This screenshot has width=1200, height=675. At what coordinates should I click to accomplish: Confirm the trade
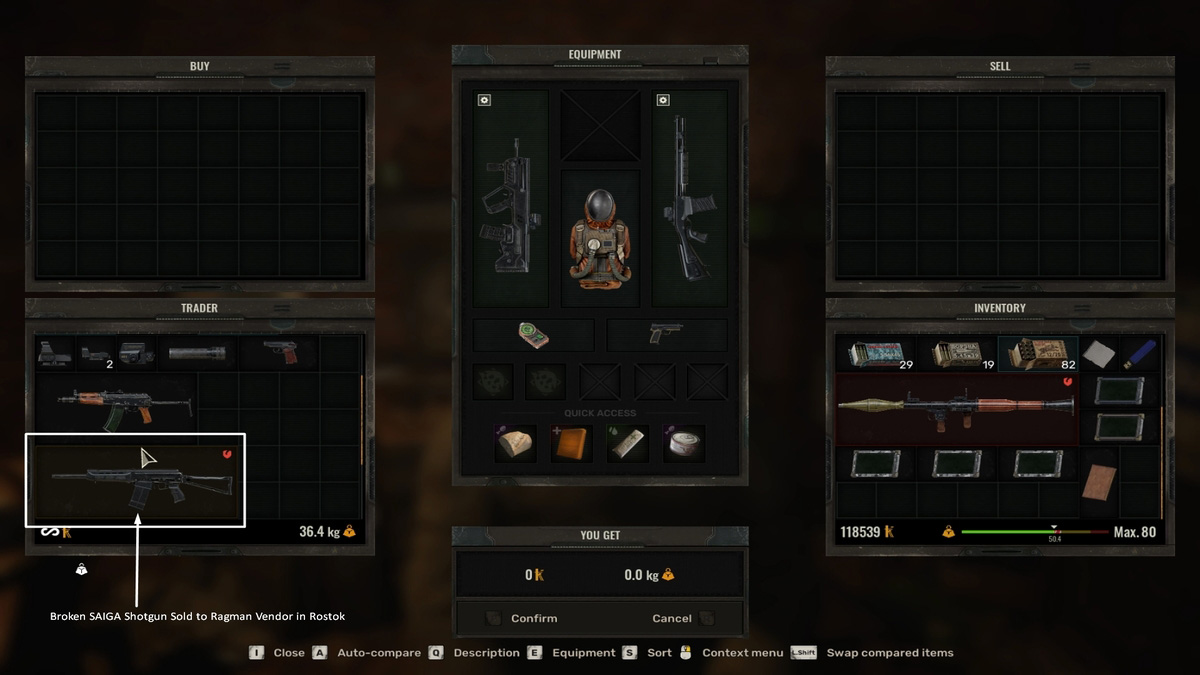tap(534, 618)
